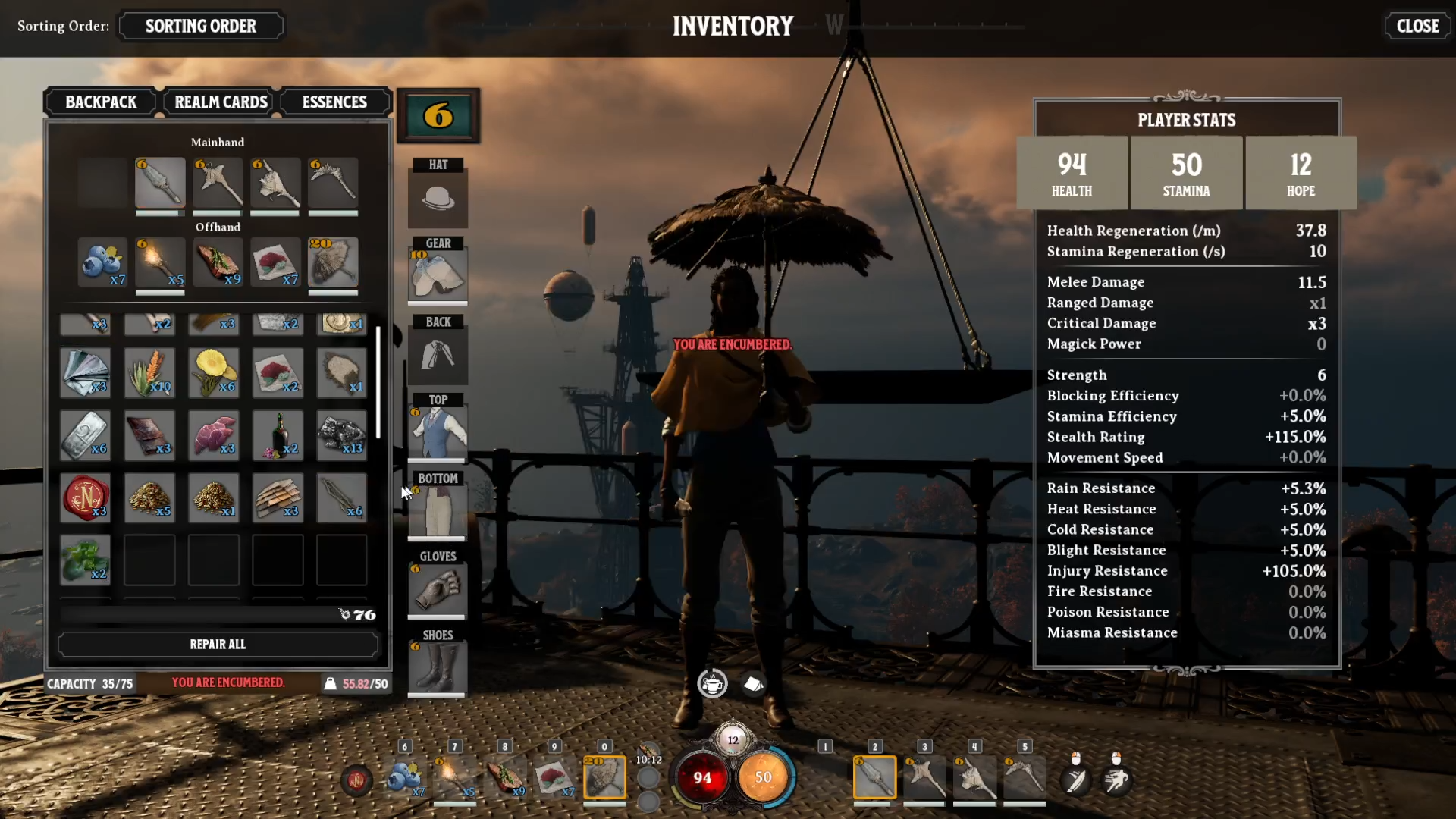The image size is (1456, 819).
Task: Close the inventory screen
Action: pos(1417,26)
